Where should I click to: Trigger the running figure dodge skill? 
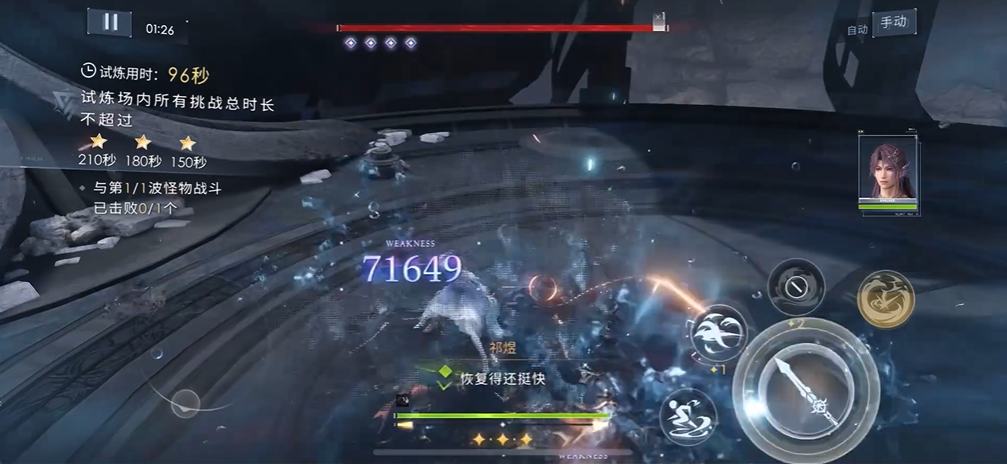coord(687,415)
